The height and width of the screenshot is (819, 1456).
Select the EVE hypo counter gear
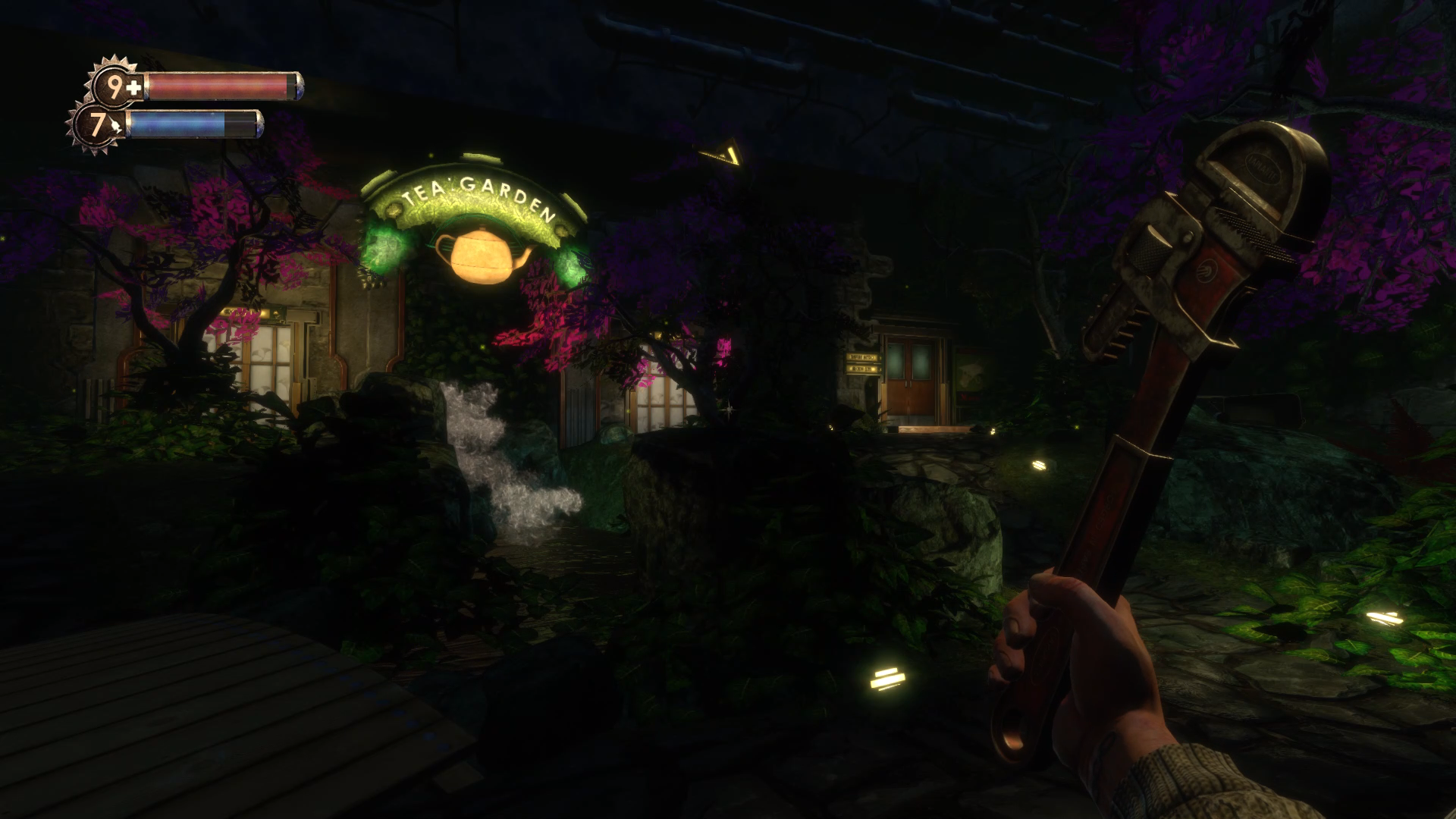(x=97, y=126)
